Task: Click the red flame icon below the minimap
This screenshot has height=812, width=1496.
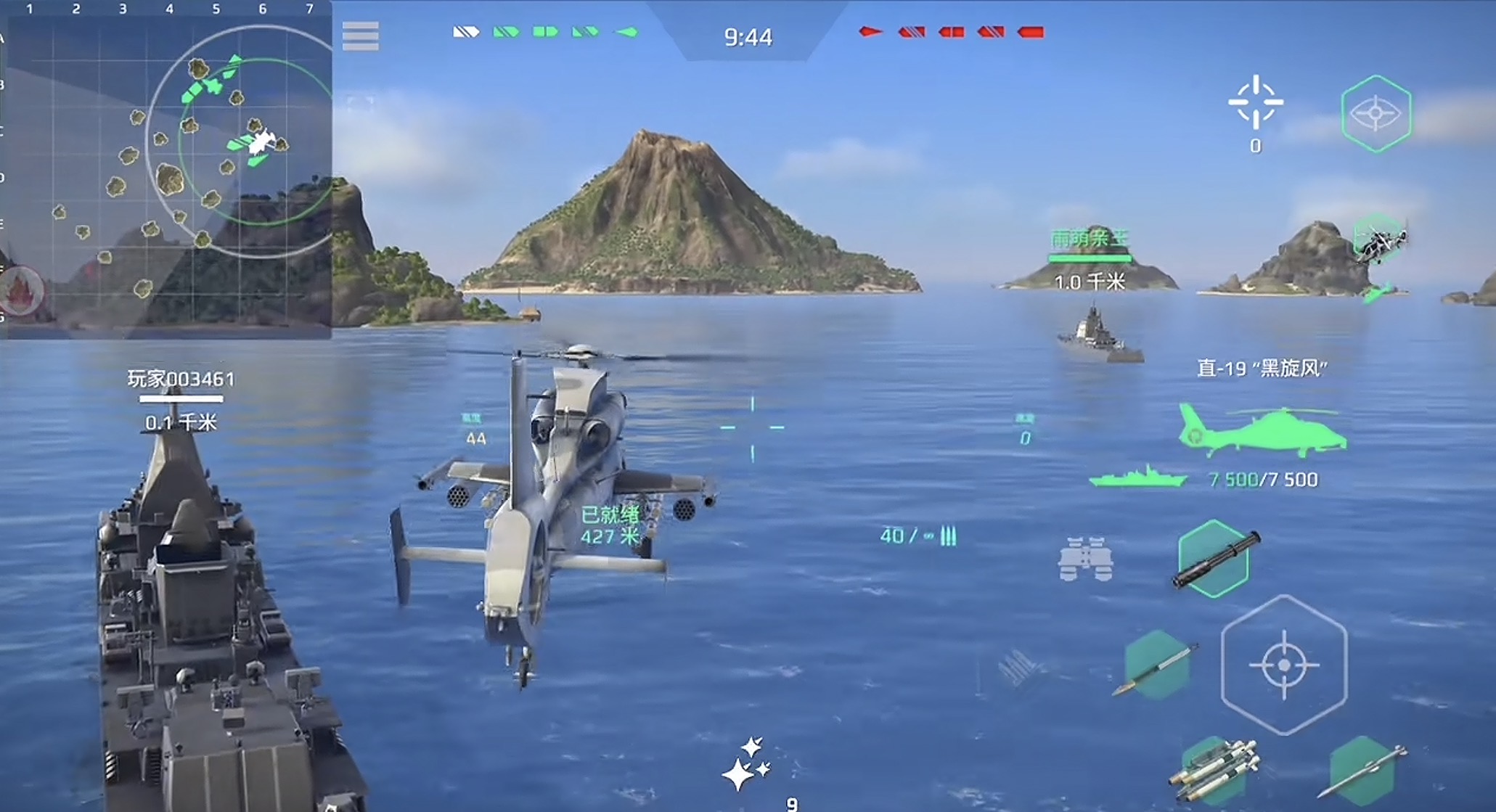Action: pos(22,290)
